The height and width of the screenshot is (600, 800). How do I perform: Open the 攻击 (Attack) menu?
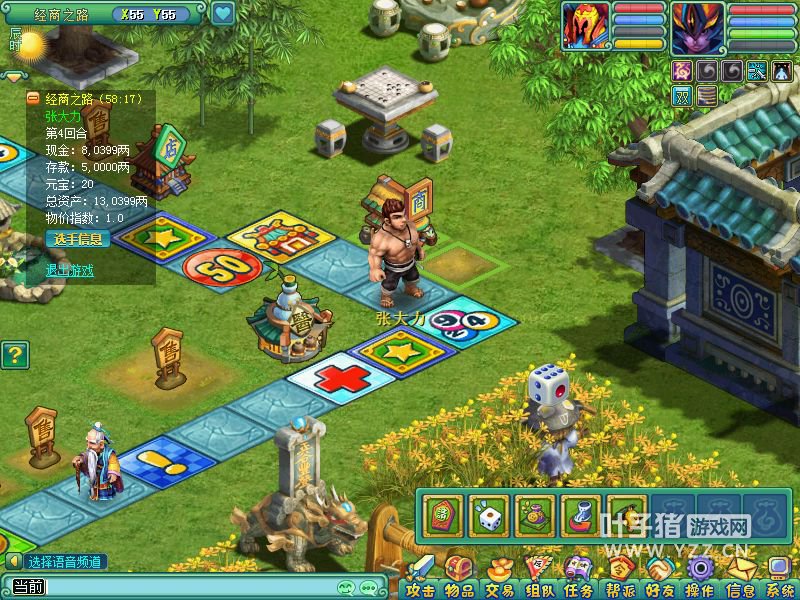point(420,578)
